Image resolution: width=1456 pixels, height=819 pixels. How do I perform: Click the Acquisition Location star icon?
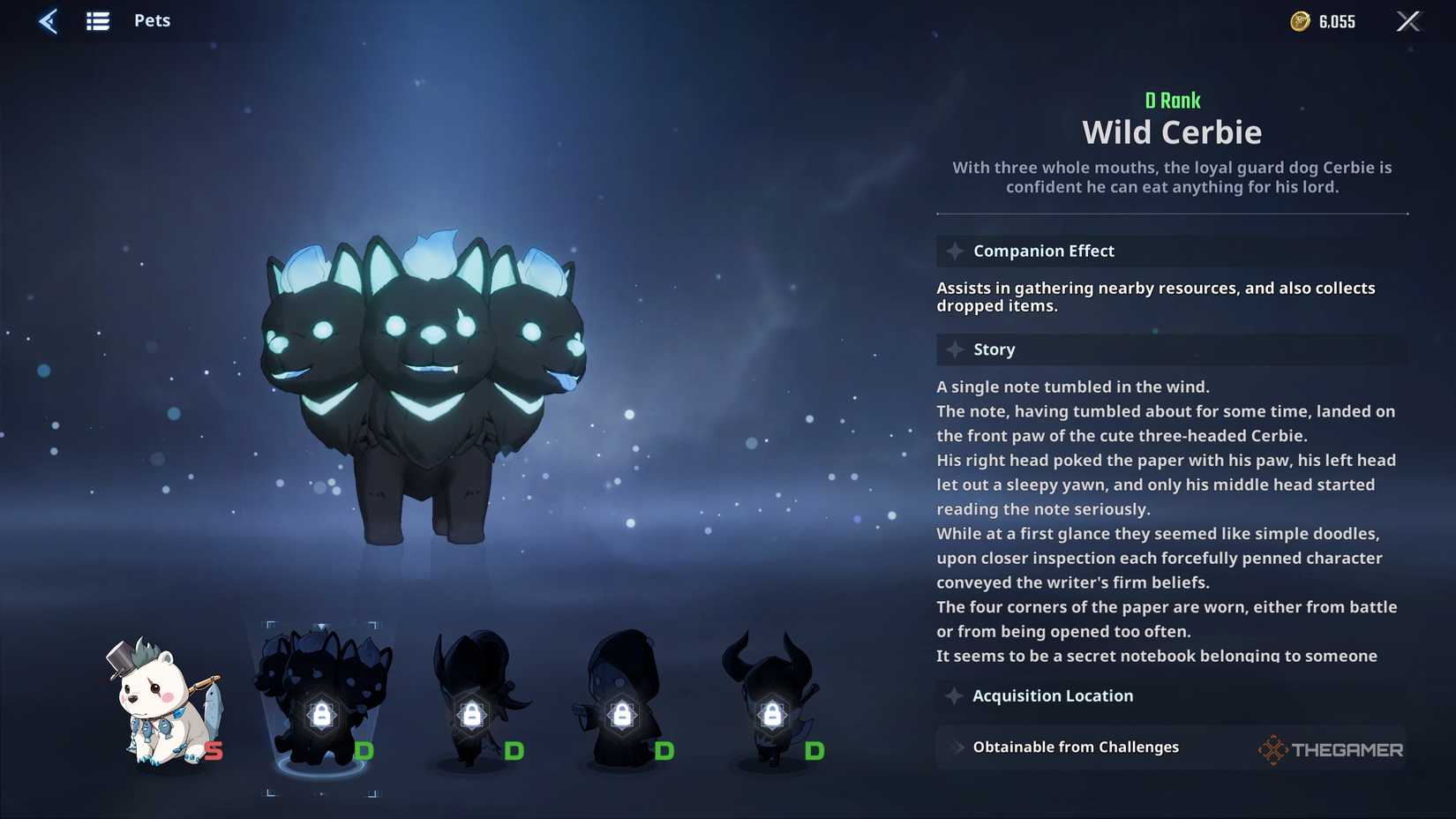(954, 695)
